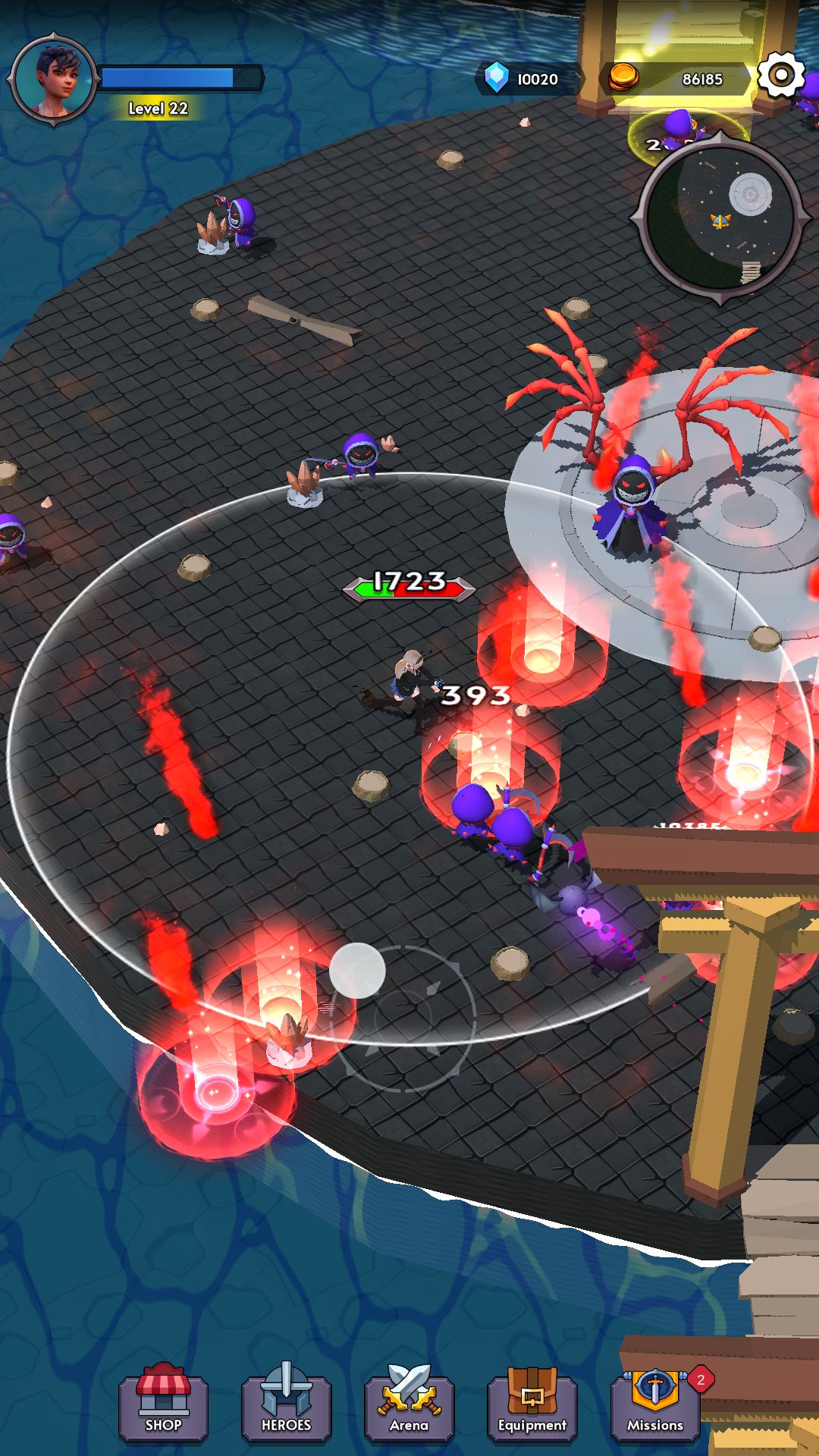Tap the virtual joystick thumb knob
Viewport: 819px width, 1456px height.
(357, 971)
